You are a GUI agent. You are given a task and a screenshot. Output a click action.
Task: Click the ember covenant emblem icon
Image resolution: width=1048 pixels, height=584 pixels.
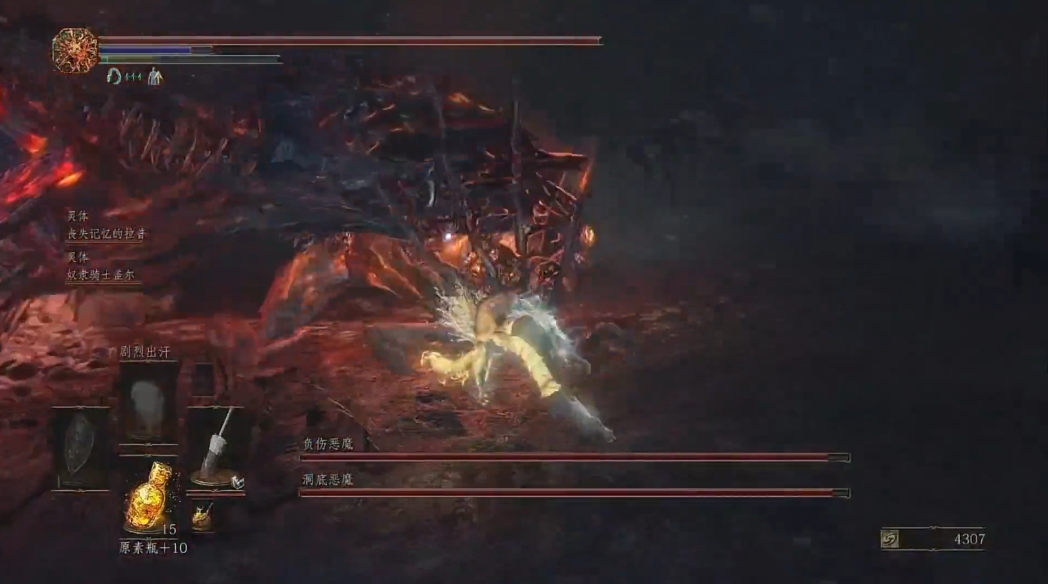(x=75, y=50)
